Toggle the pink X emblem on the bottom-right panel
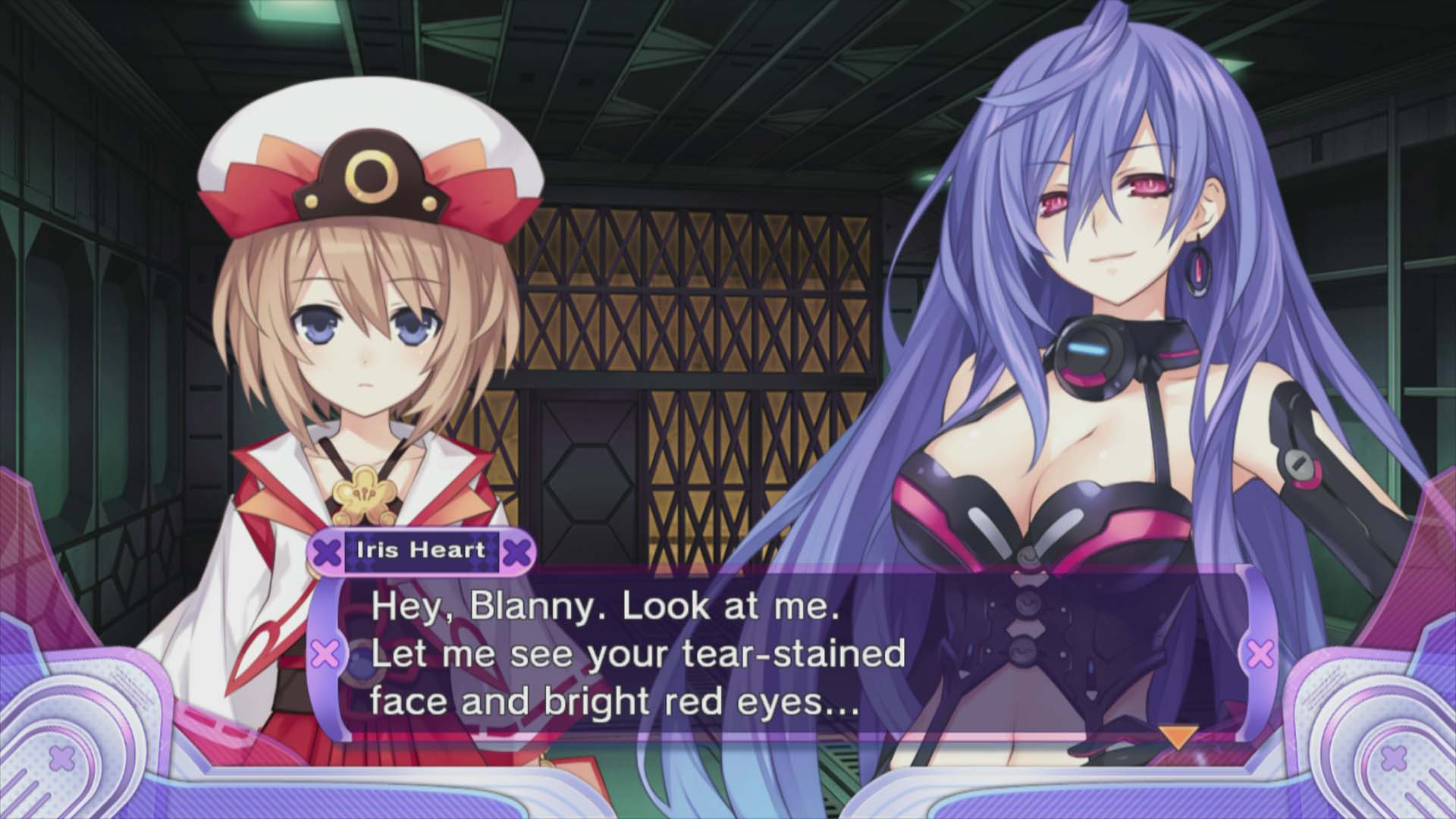Image resolution: width=1456 pixels, height=819 pixels. [1392, 758]
